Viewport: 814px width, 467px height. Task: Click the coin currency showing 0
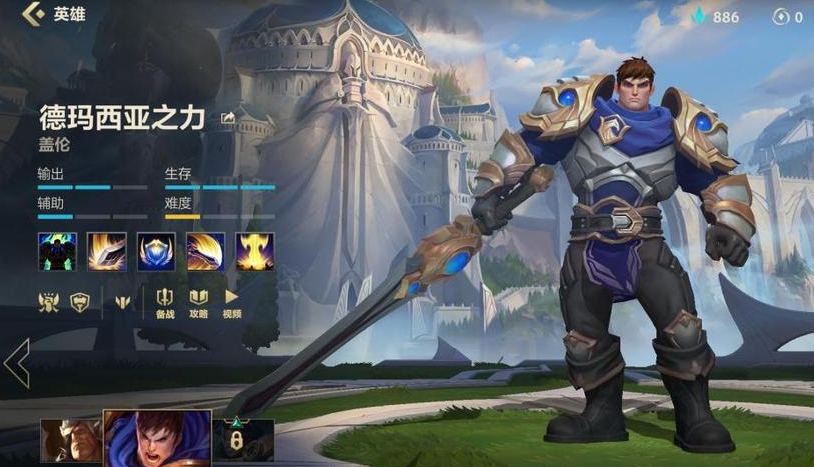click(x=787, y=17)
